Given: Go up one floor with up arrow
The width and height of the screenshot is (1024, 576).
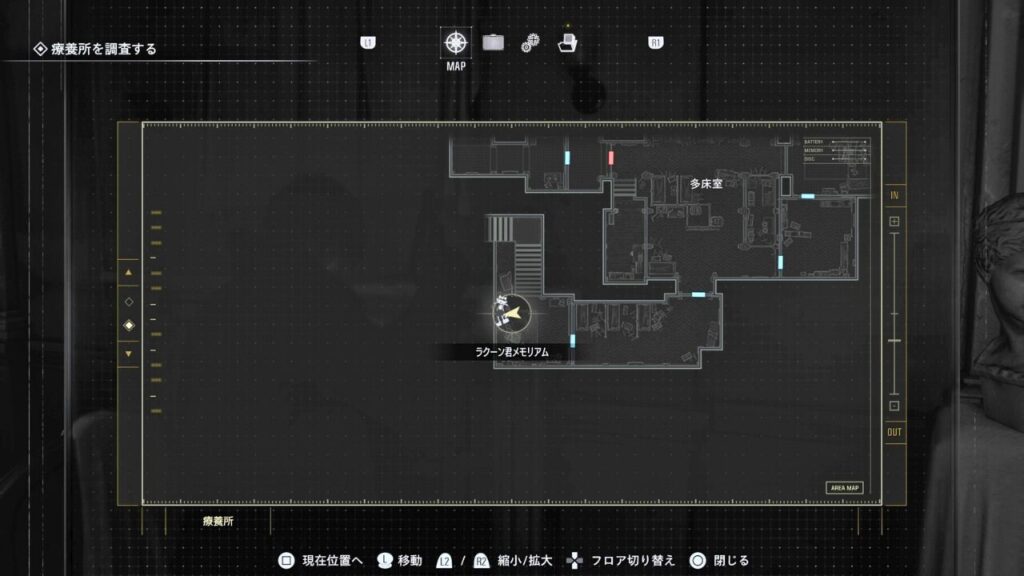Looking at the screenshot, I should click(128, 272).
